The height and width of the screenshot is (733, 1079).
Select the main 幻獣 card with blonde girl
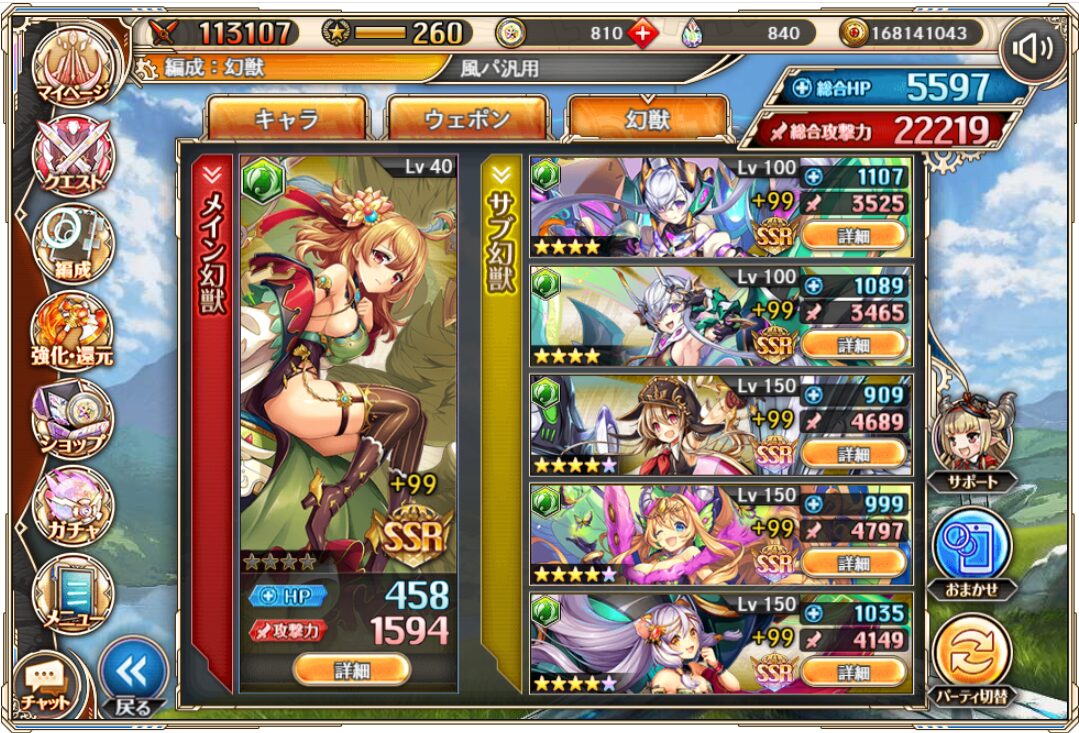348,360
